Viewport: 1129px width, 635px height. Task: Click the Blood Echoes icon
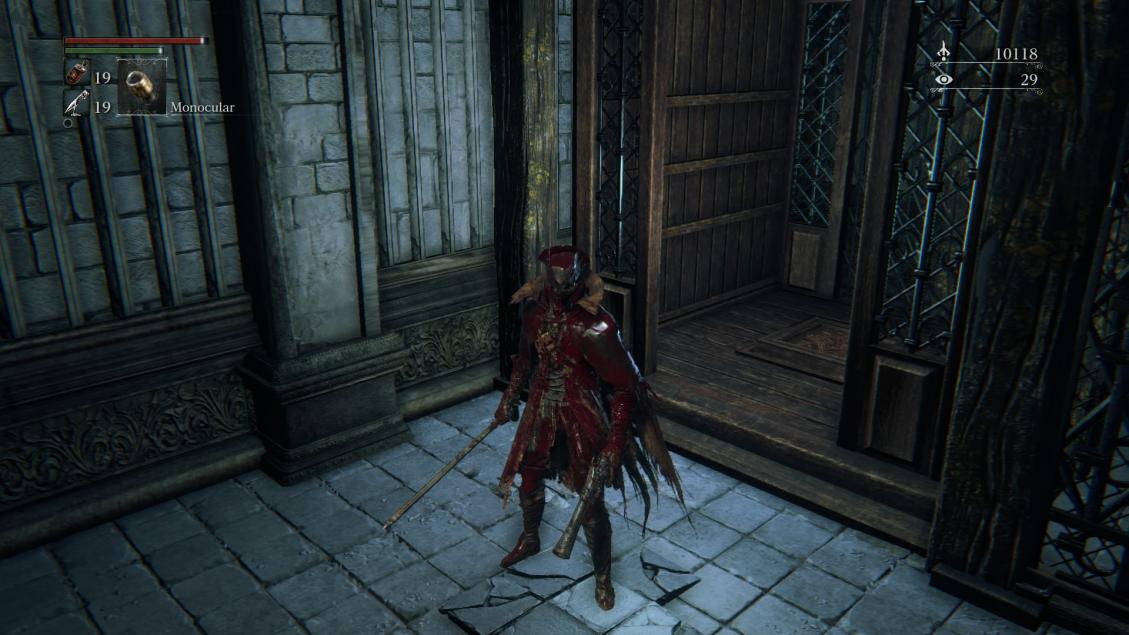943,54
